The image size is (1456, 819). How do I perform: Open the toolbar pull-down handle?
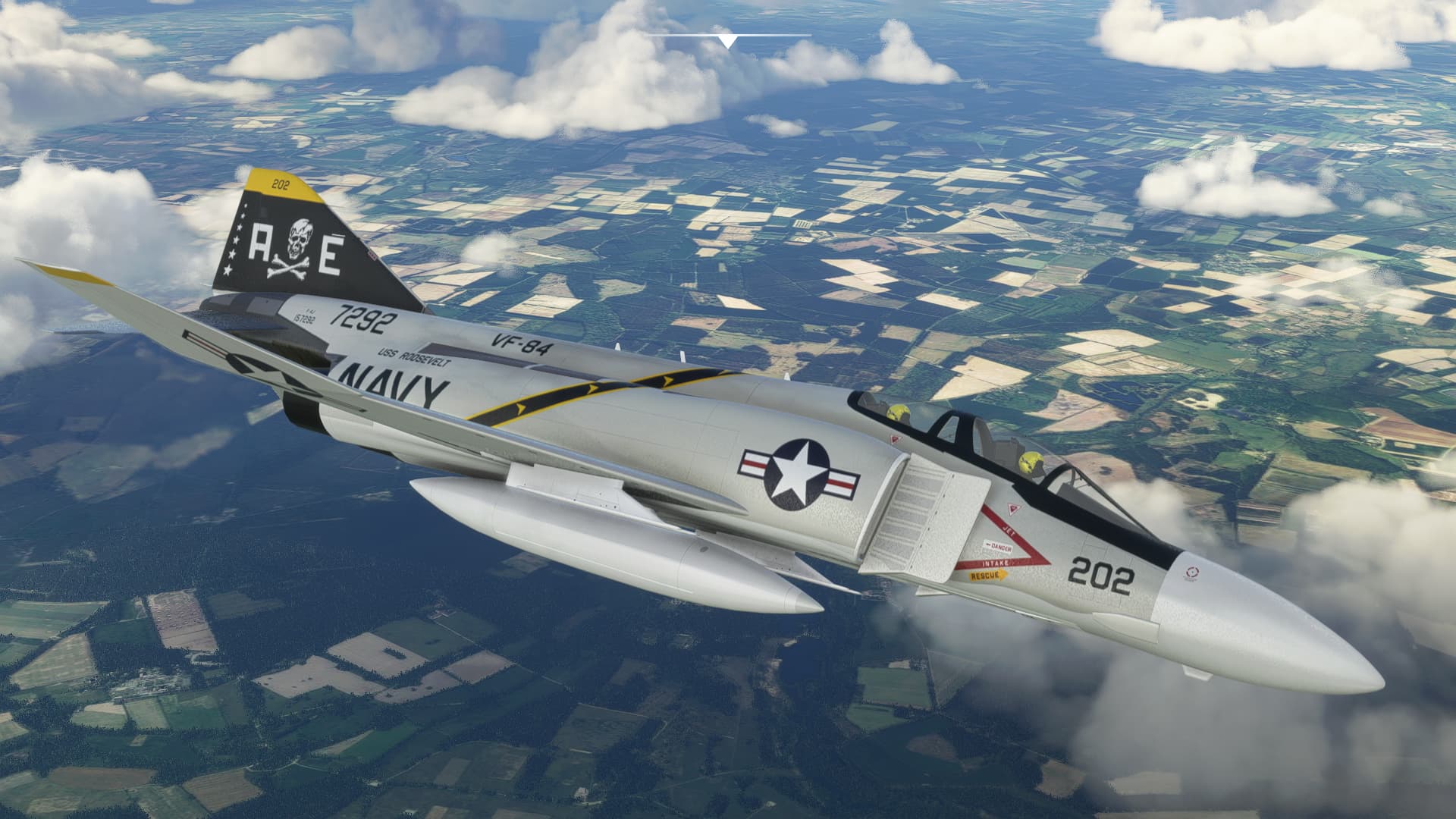728,40
